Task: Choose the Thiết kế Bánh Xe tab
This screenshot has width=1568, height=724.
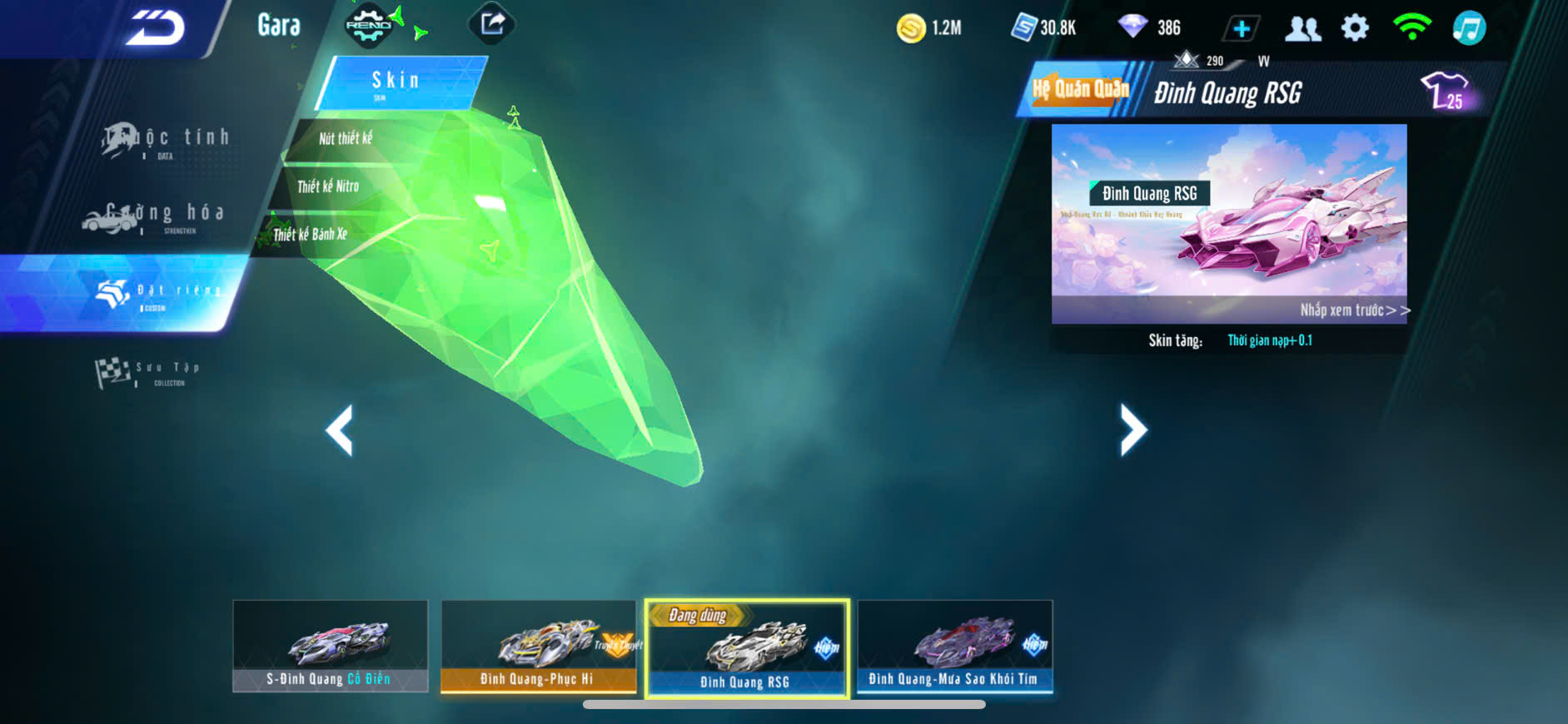Action: pyautogui.click(x=310, y=235)
